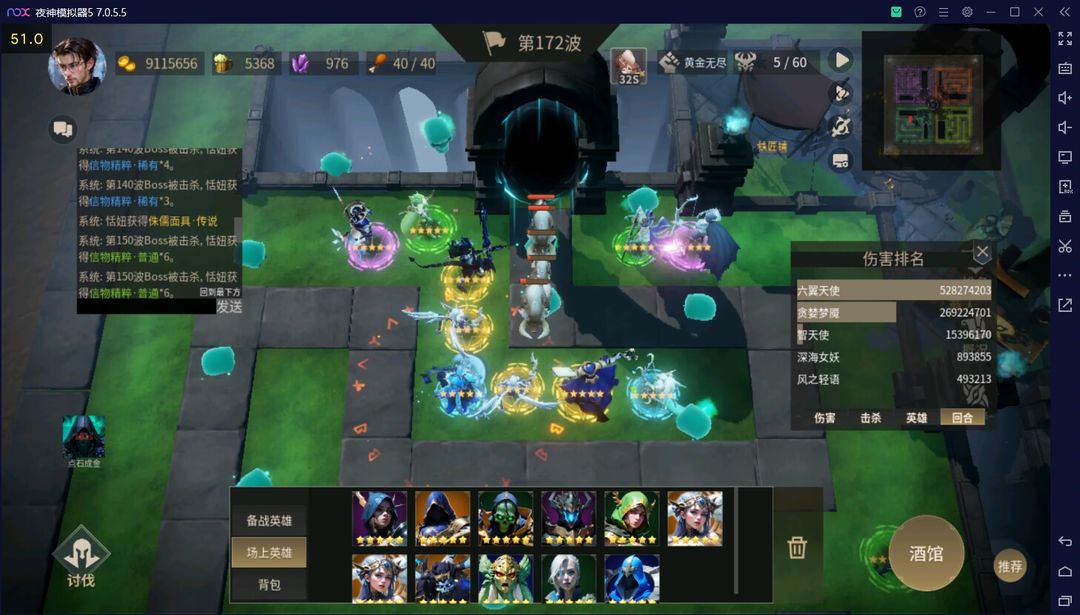Image resolution: width=1080 pixels, height=615 pixels.
Task: Open the 背包 backpack tab
Action: (x=269, y=584)
